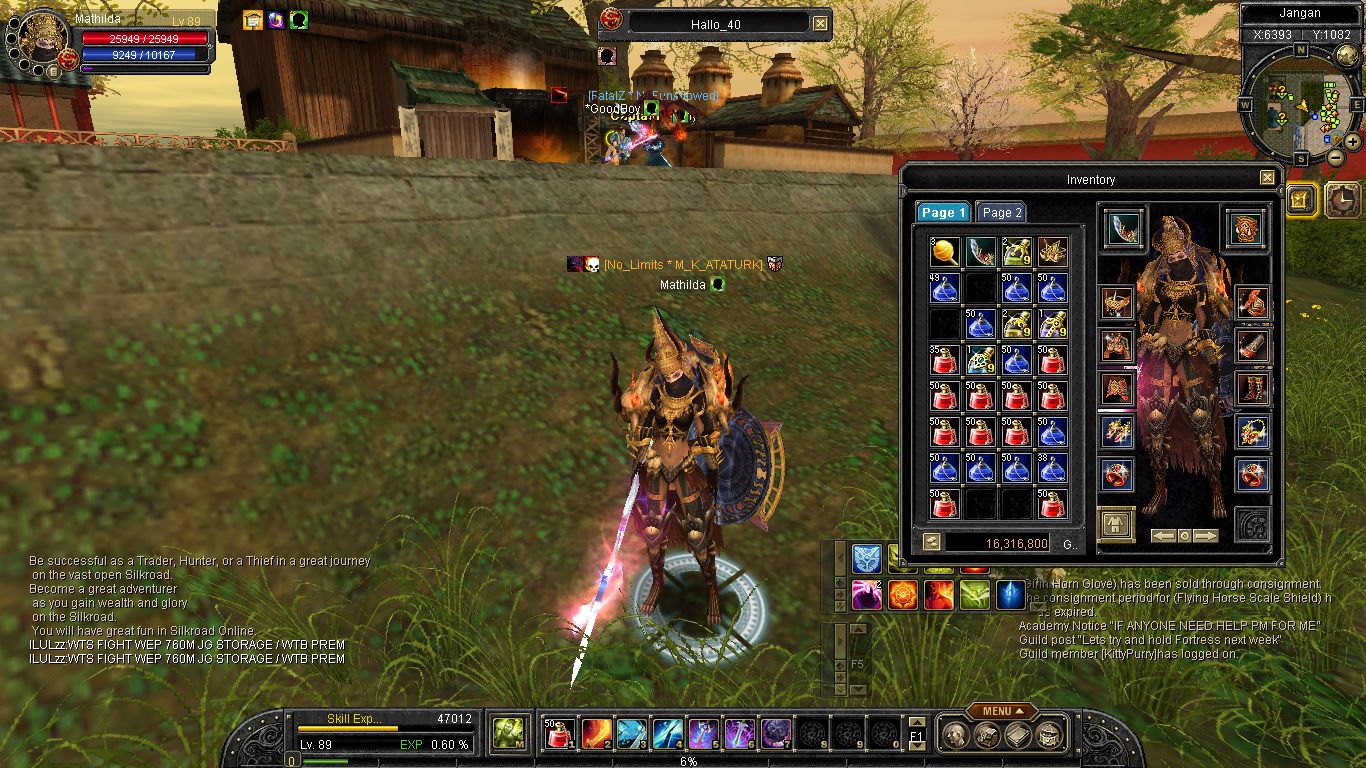This screenshot has width=1366, height=768.
Task: Zoom out the minimap
Action: point(1335,158)
